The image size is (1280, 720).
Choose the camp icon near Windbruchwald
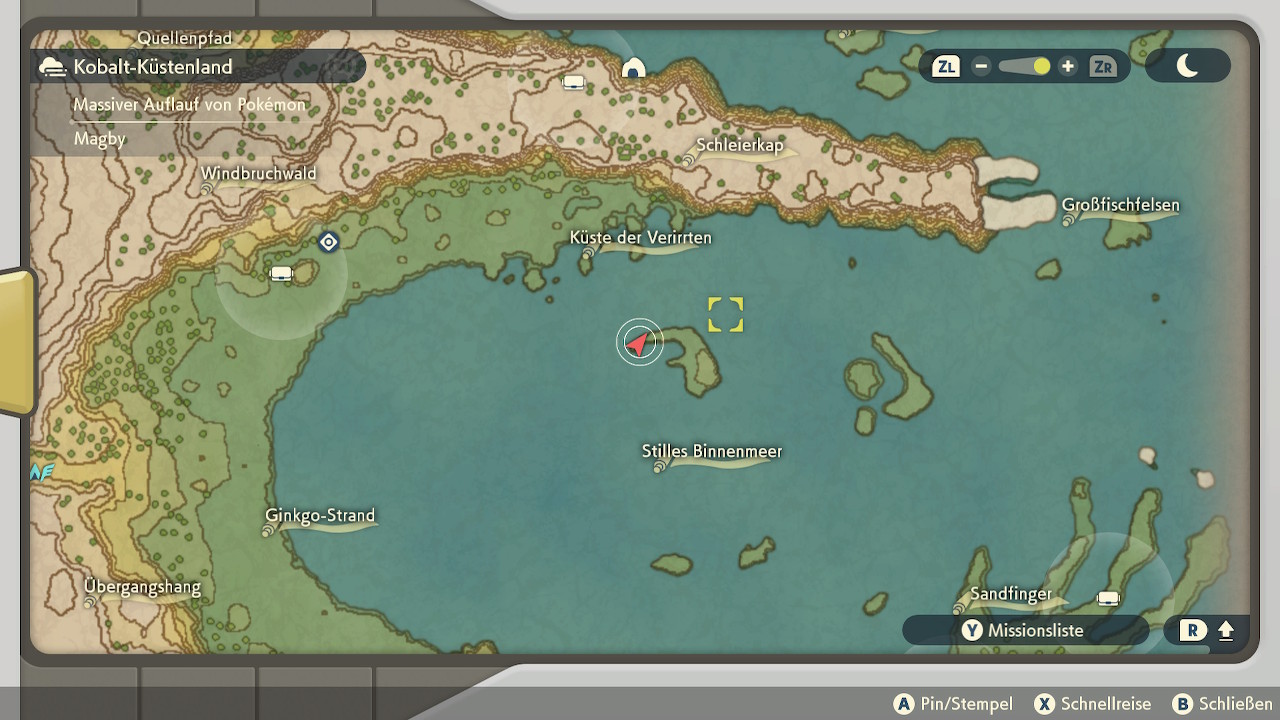point(282,273)
